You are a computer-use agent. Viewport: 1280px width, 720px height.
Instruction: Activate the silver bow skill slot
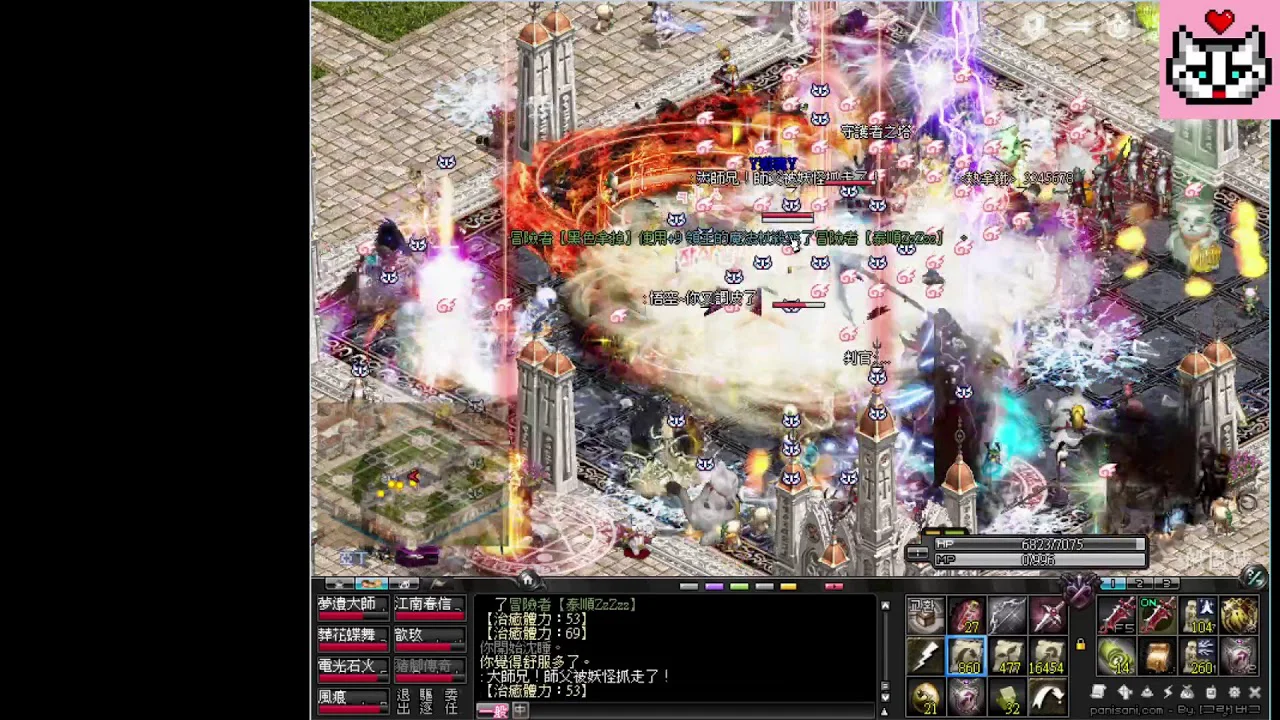1007,616
